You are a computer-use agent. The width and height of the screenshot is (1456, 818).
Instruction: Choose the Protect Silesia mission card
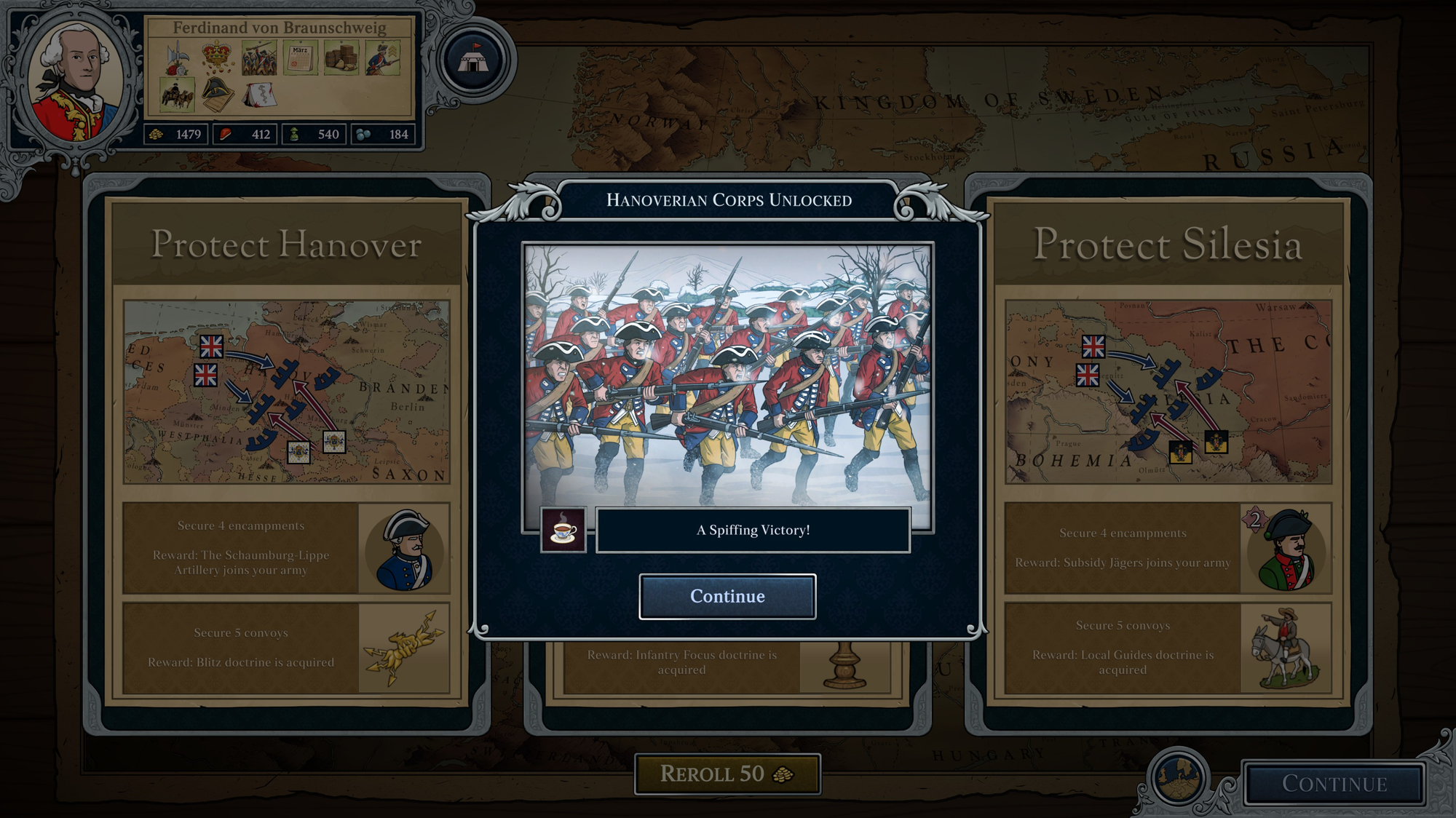point(1168,245)
